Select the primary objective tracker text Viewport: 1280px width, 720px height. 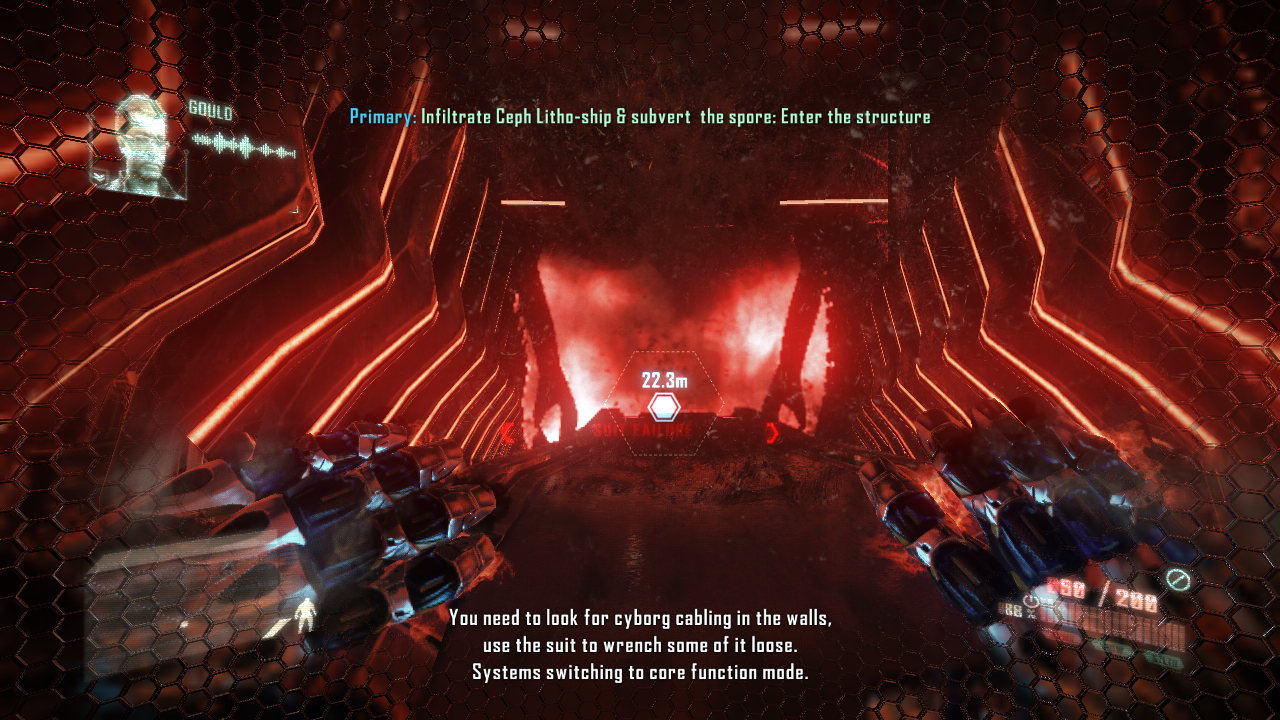pyautogui.click(x=640, y=117)
